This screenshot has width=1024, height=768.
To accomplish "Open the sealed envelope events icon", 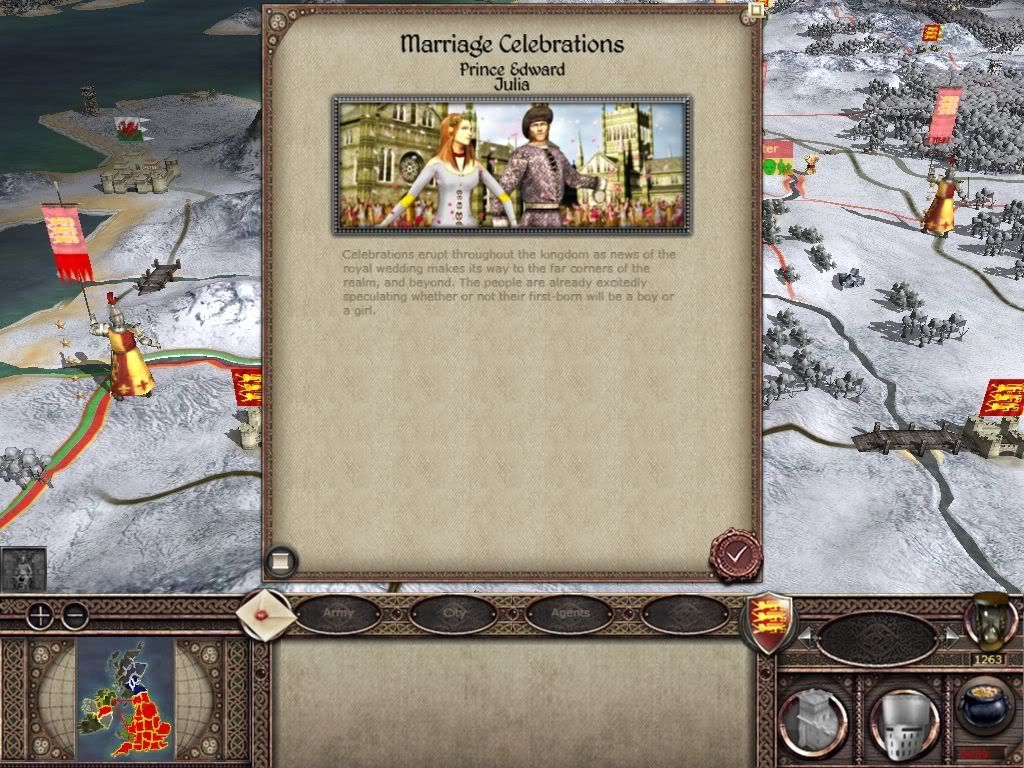I will click(x=267, y=613).
